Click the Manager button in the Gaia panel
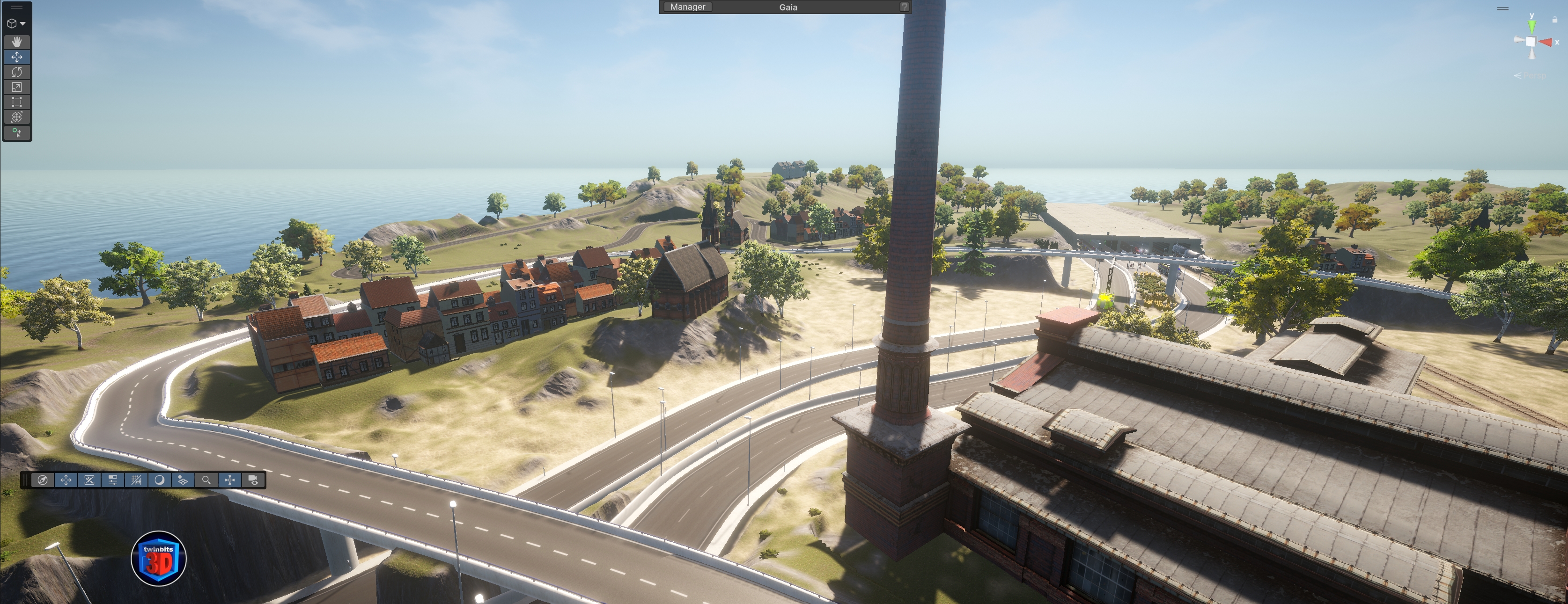This screenshot has width=1568, height=604. click(x=688, y=7)
